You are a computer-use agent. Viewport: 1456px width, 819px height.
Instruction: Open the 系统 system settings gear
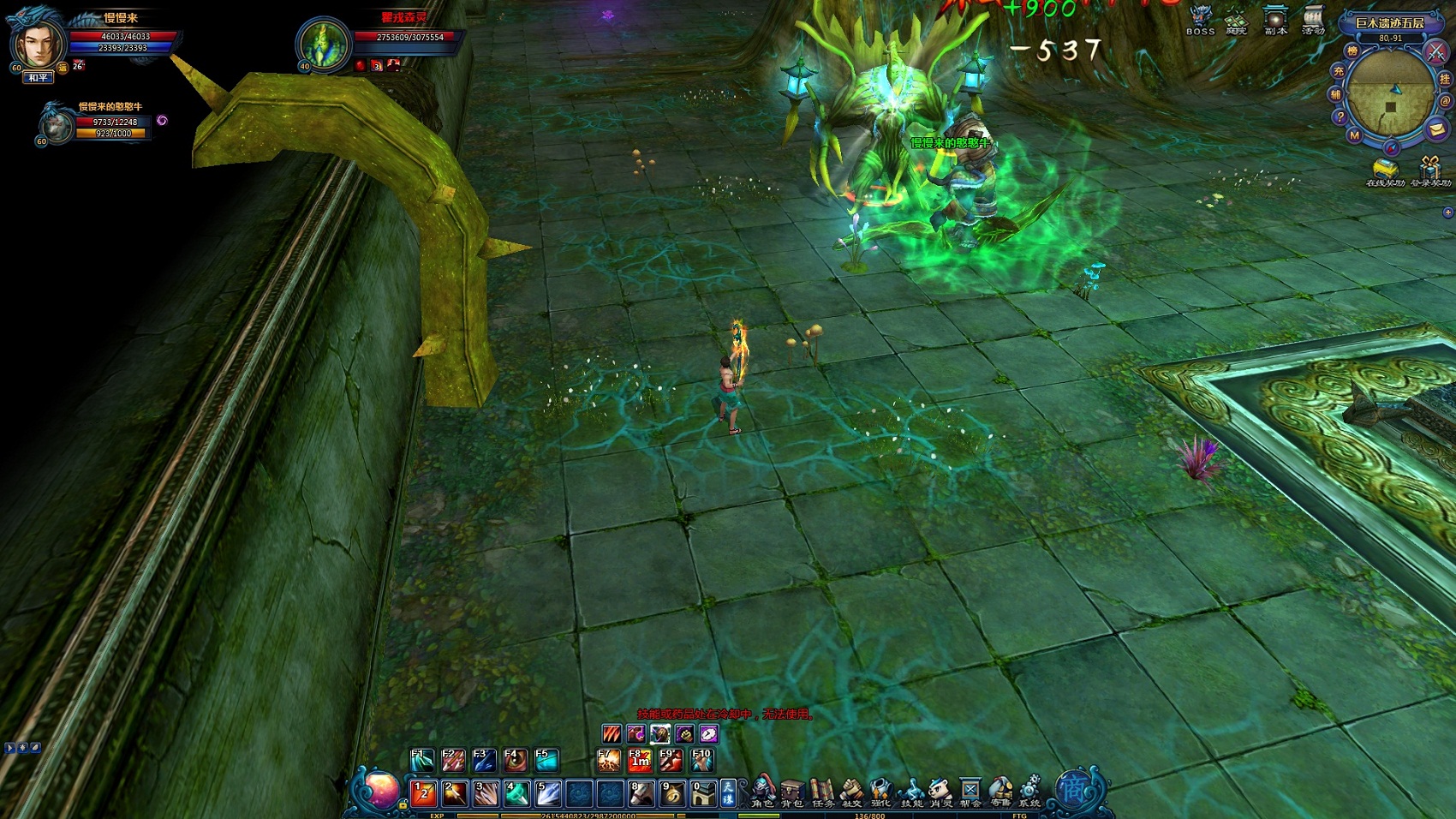tap(1029, 792)
